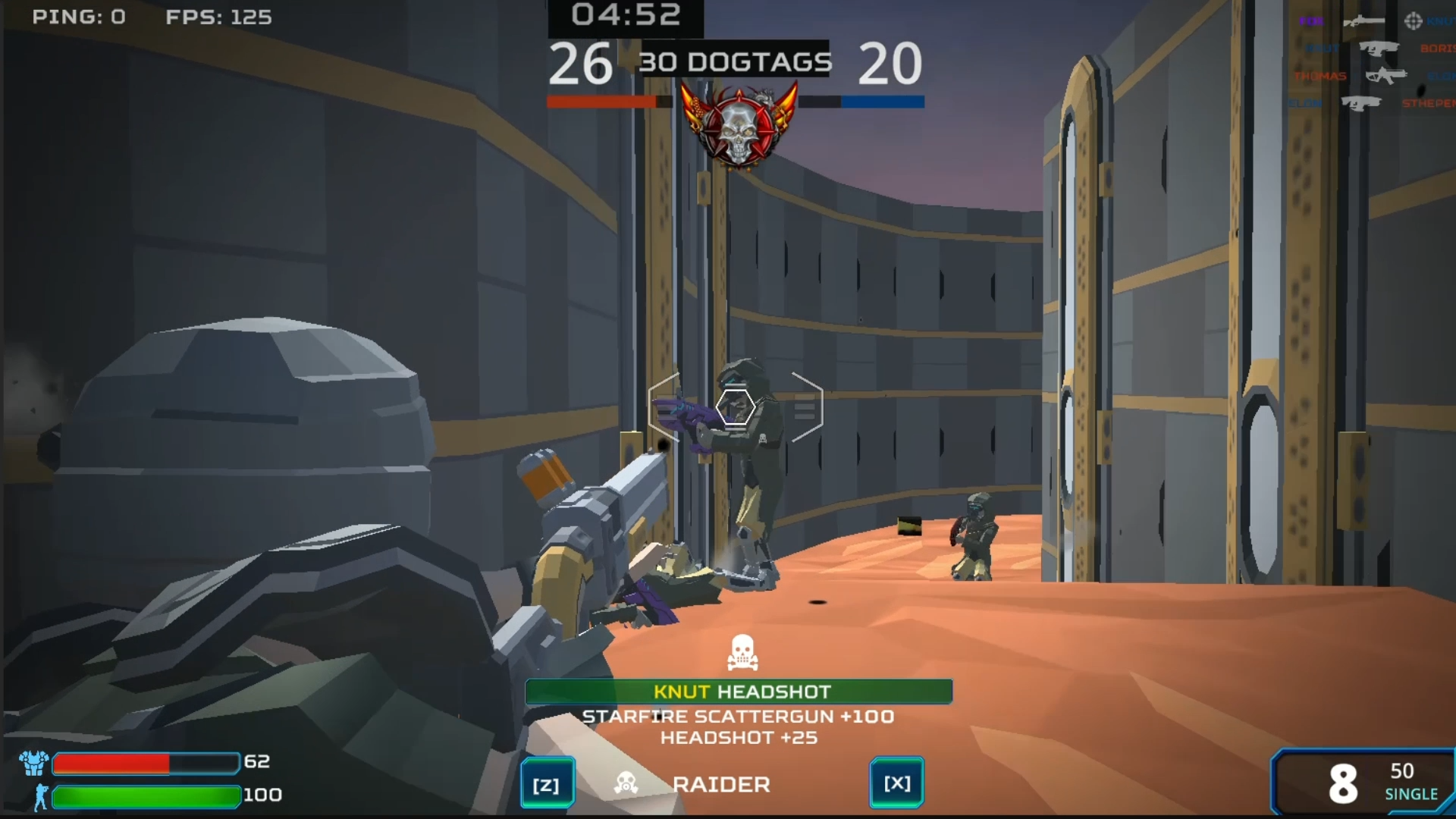Click the 30 DOGTAGS objective header
Screen dimensions: 1456x819
pos(735,62)
